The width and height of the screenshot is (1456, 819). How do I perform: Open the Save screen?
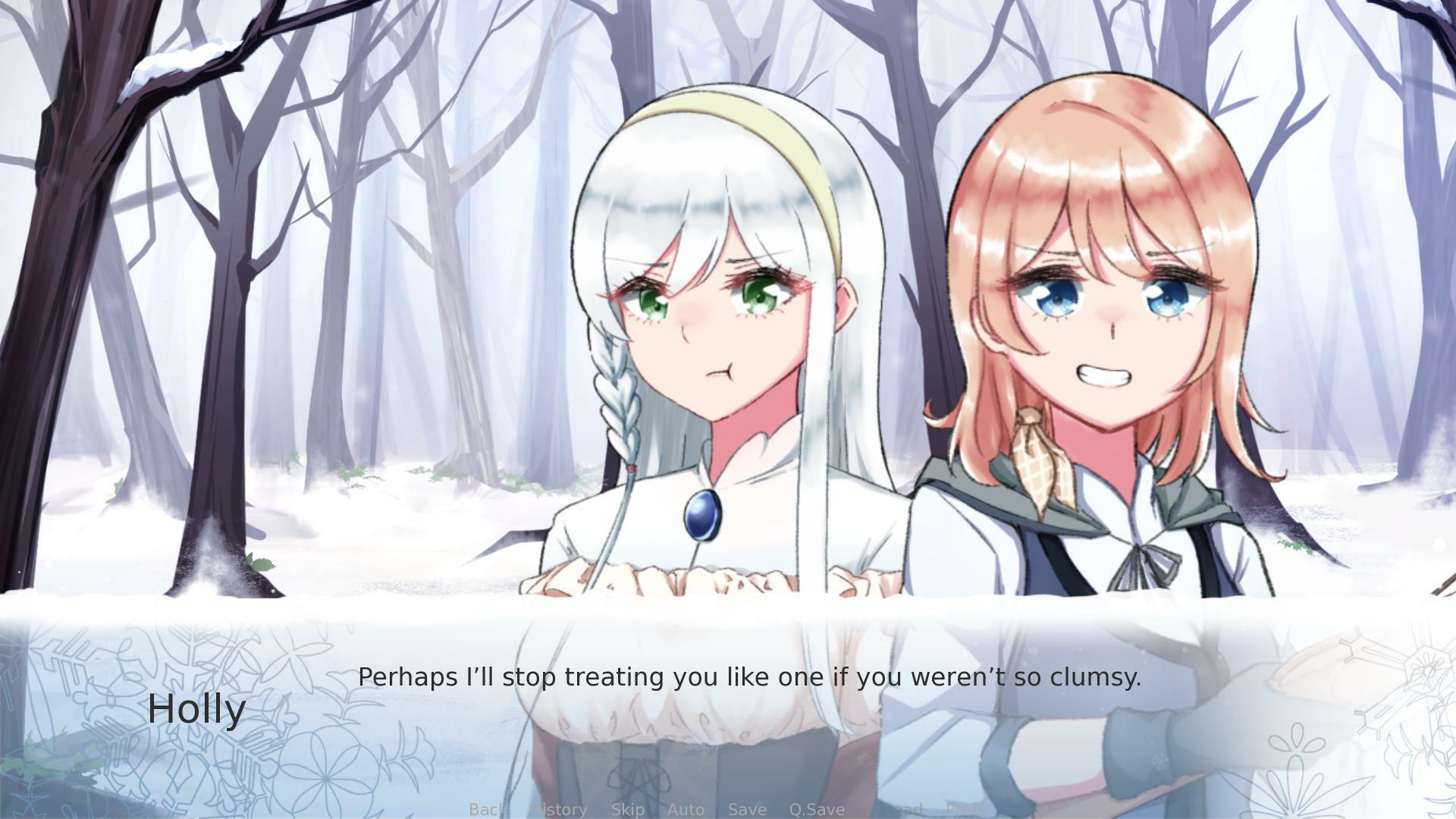[x=747, y=810]
